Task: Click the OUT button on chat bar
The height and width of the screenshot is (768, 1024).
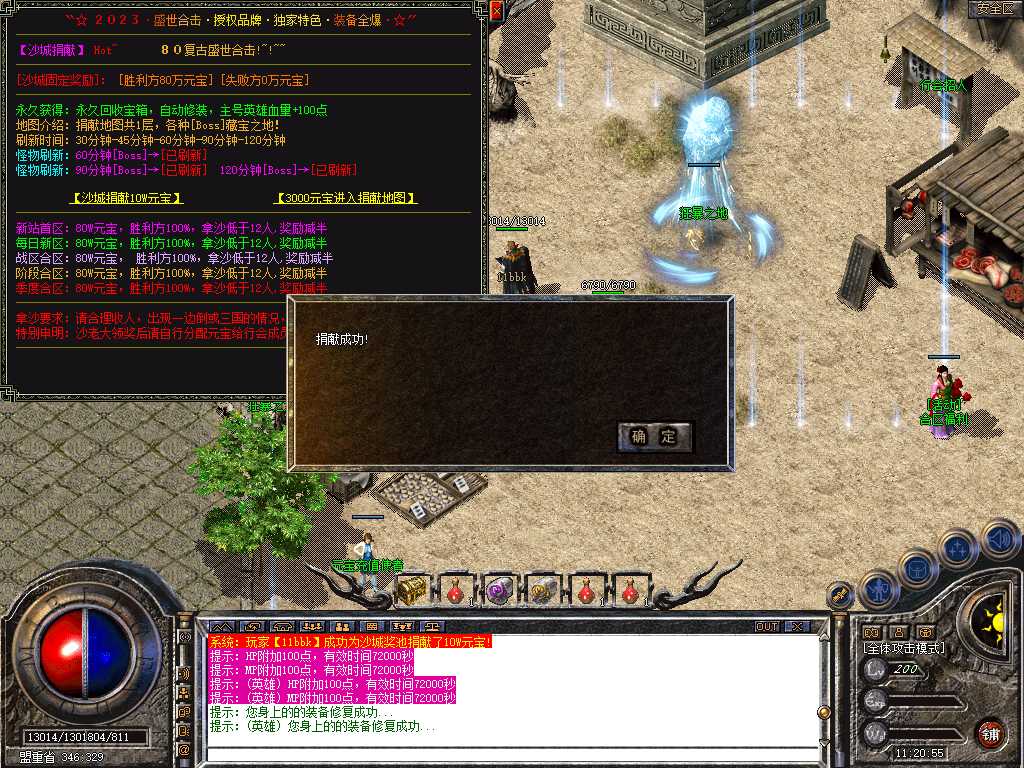Action: (766, 626)
